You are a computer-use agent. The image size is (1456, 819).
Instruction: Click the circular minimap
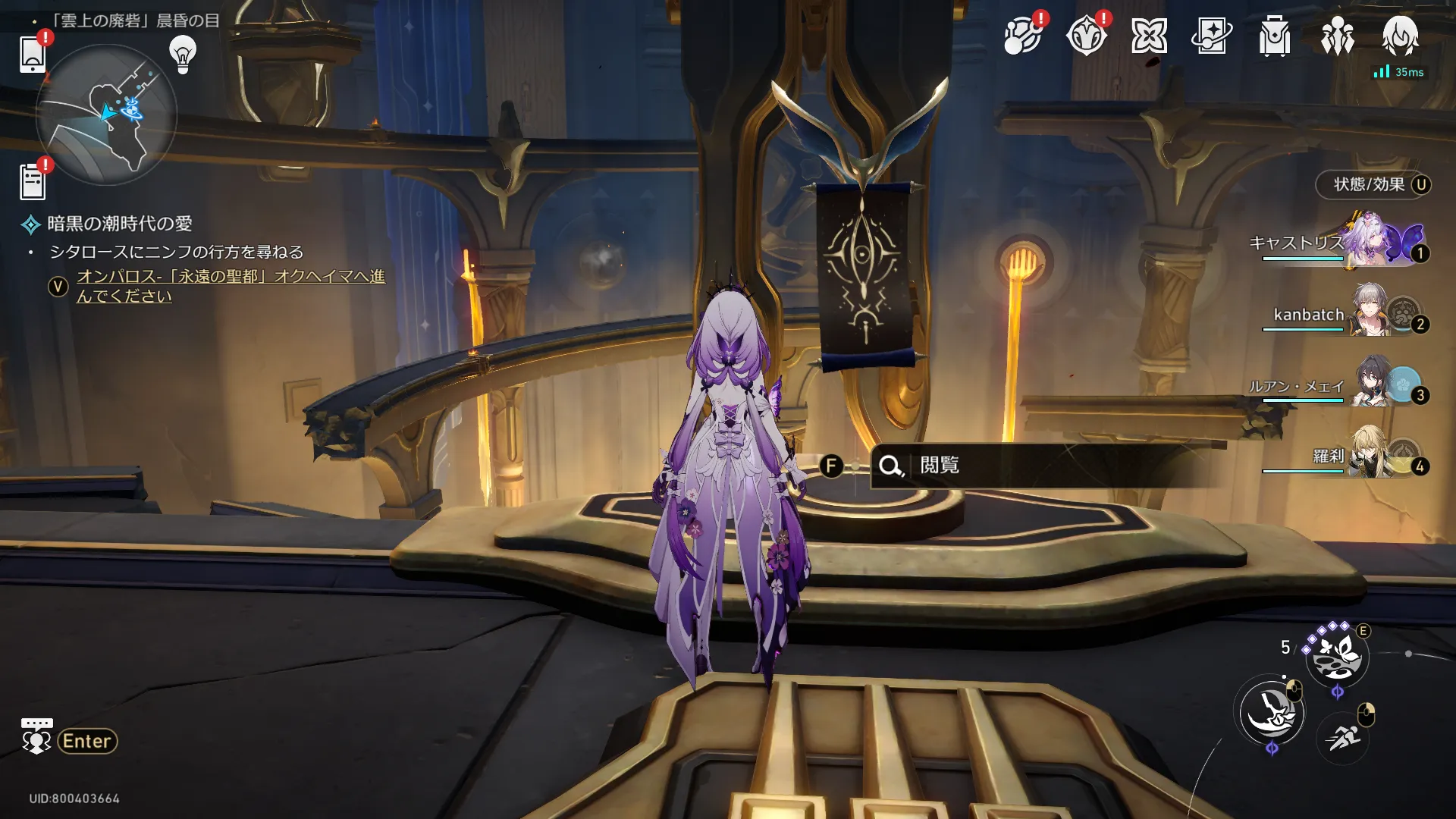(107, 115)
